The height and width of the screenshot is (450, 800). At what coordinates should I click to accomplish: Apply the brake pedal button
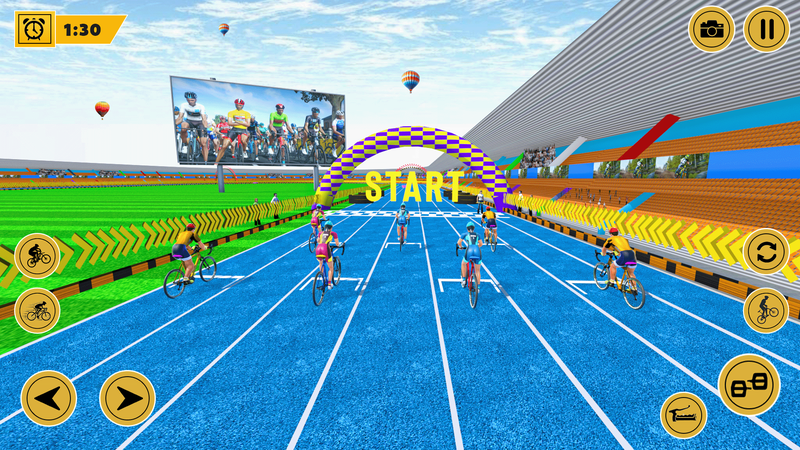pos(684,414)
